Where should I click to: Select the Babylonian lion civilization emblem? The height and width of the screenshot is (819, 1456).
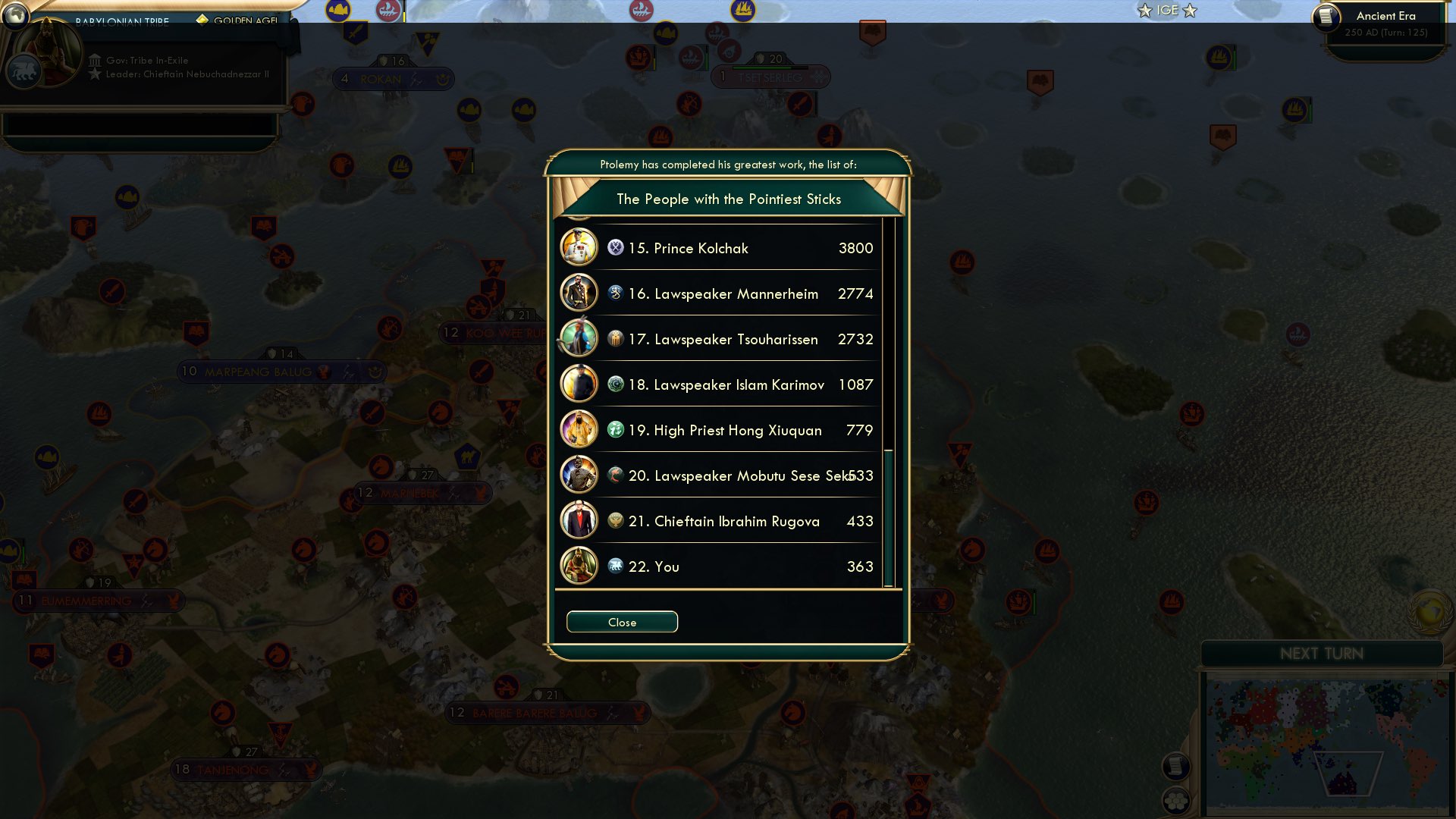[x=24, y=70]
